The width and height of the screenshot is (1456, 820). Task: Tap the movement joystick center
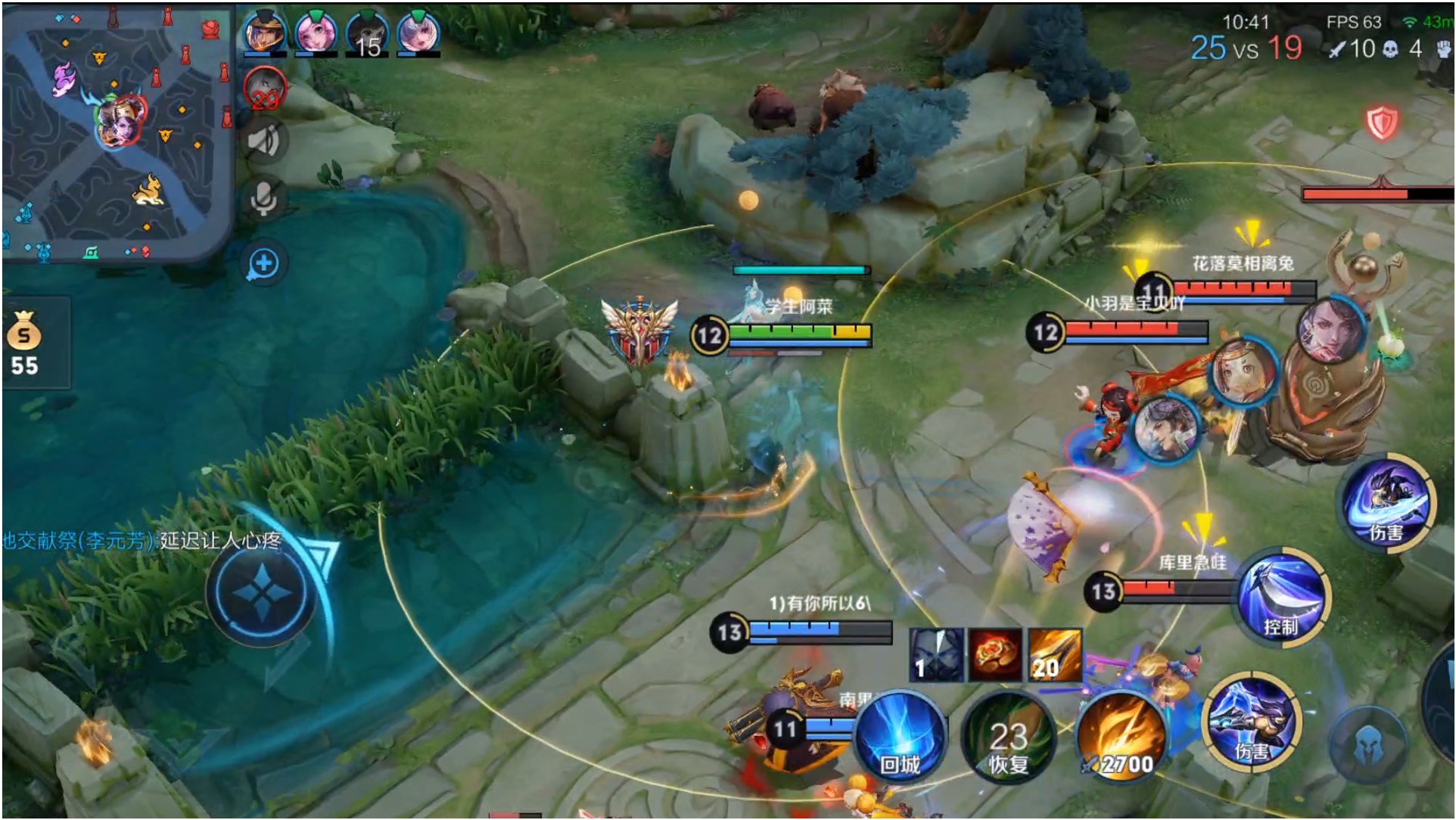pos(262,592)
